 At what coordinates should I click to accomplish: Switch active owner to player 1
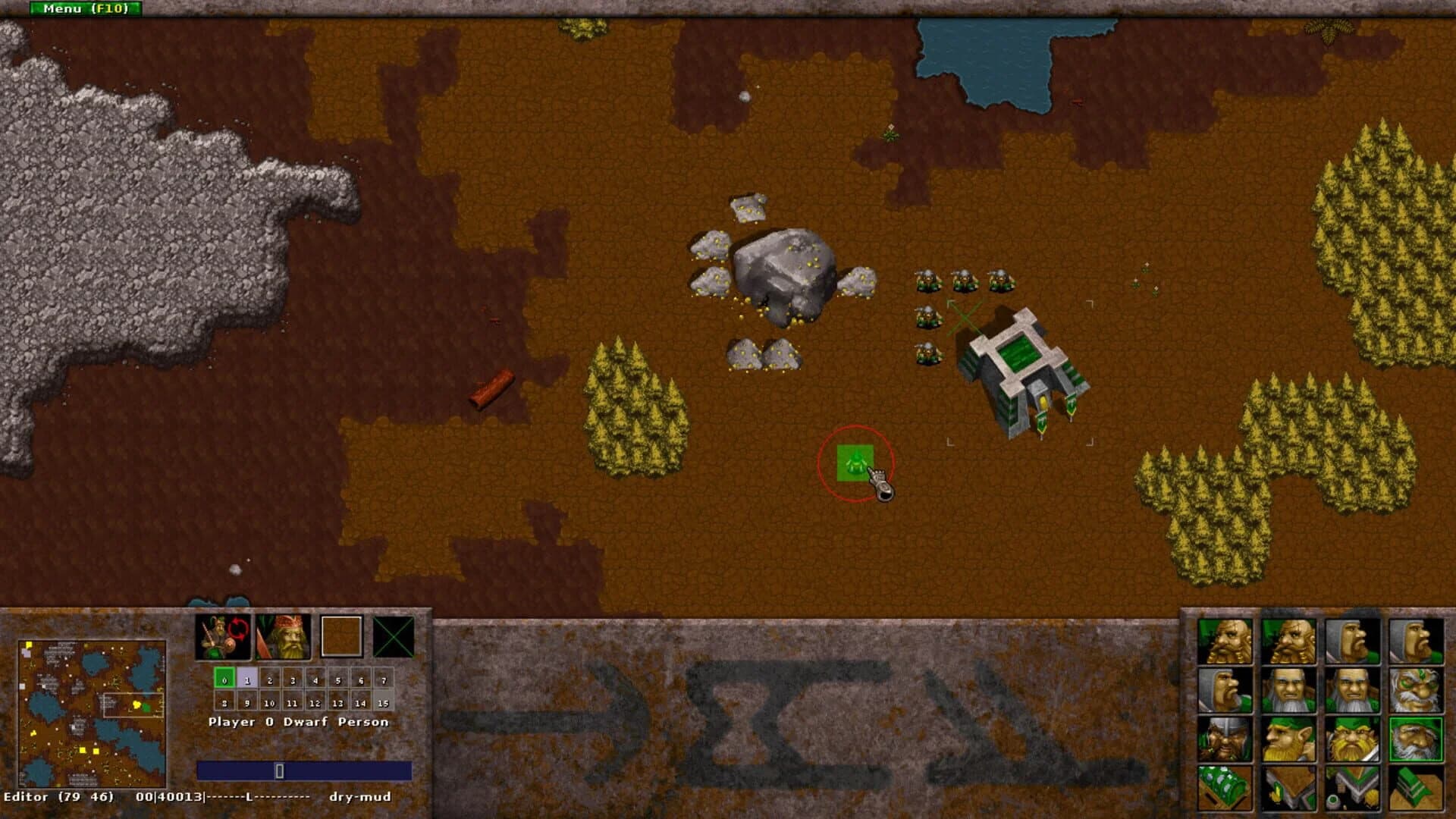tap(248, 680)
